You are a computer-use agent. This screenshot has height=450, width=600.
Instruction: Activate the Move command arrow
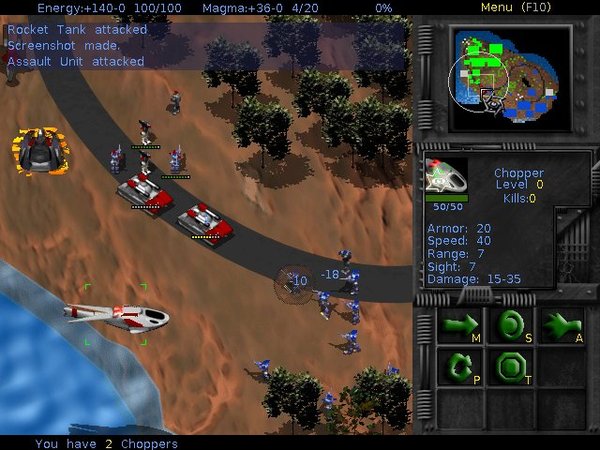point(461,325)
